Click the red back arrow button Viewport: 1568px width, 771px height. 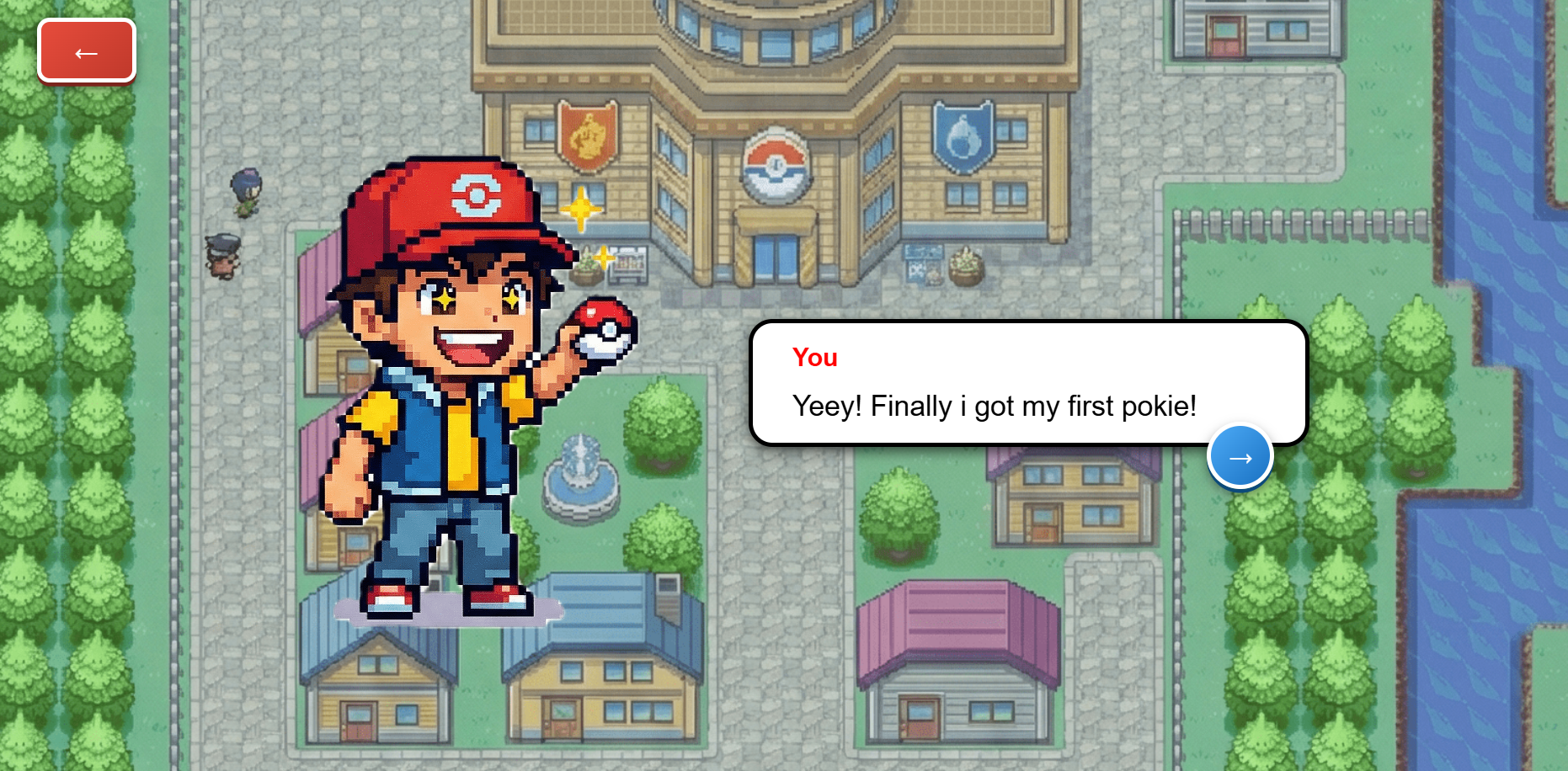87,52
